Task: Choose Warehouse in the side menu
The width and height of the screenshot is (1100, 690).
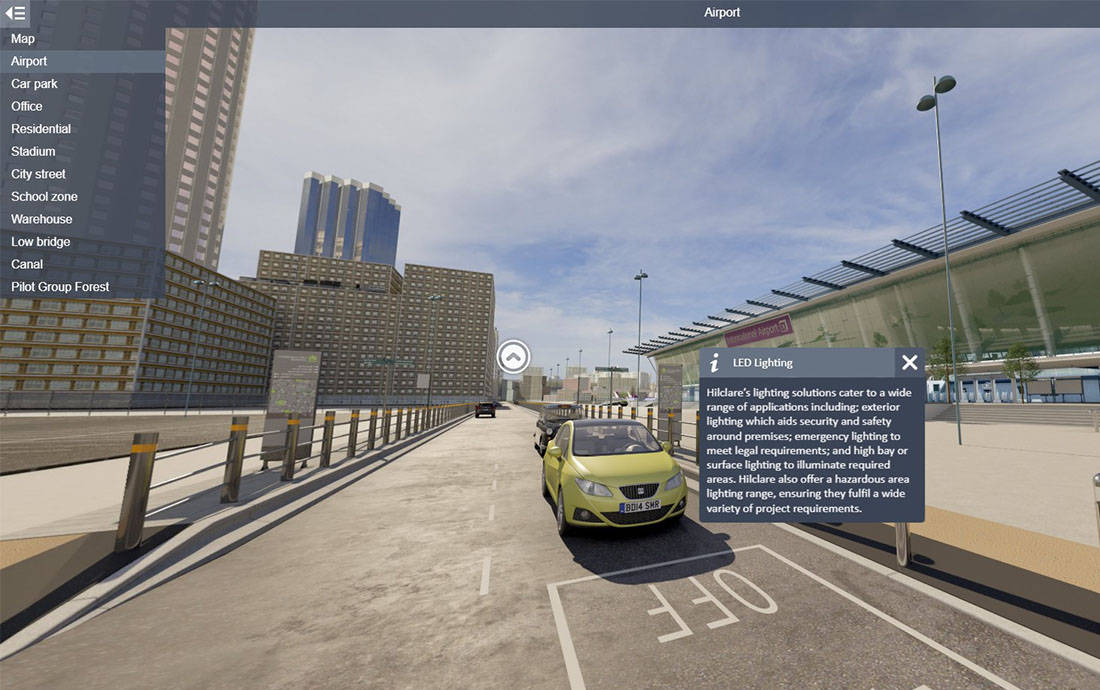Action: pos(42,219)
